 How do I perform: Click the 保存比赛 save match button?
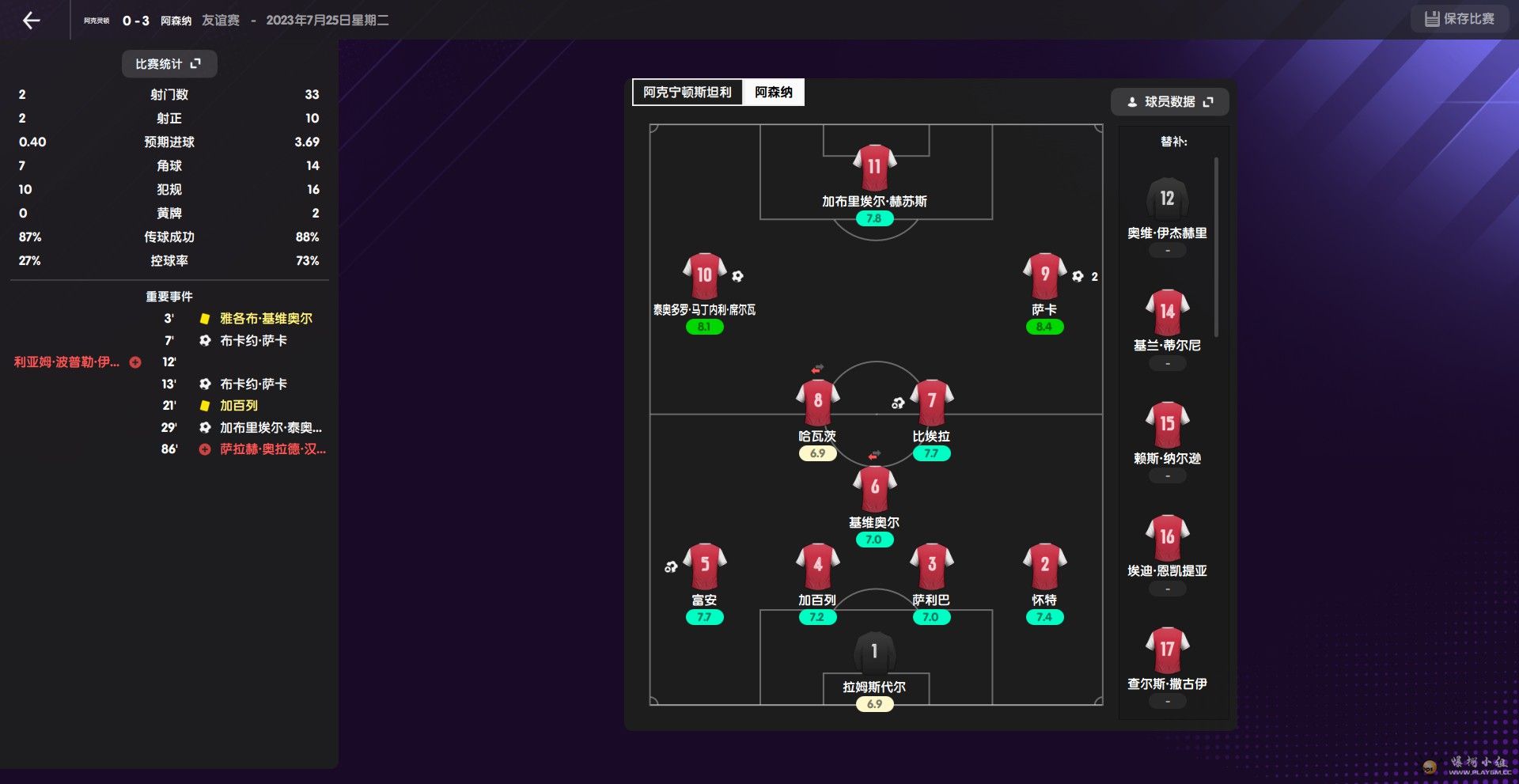(1459, 19)
